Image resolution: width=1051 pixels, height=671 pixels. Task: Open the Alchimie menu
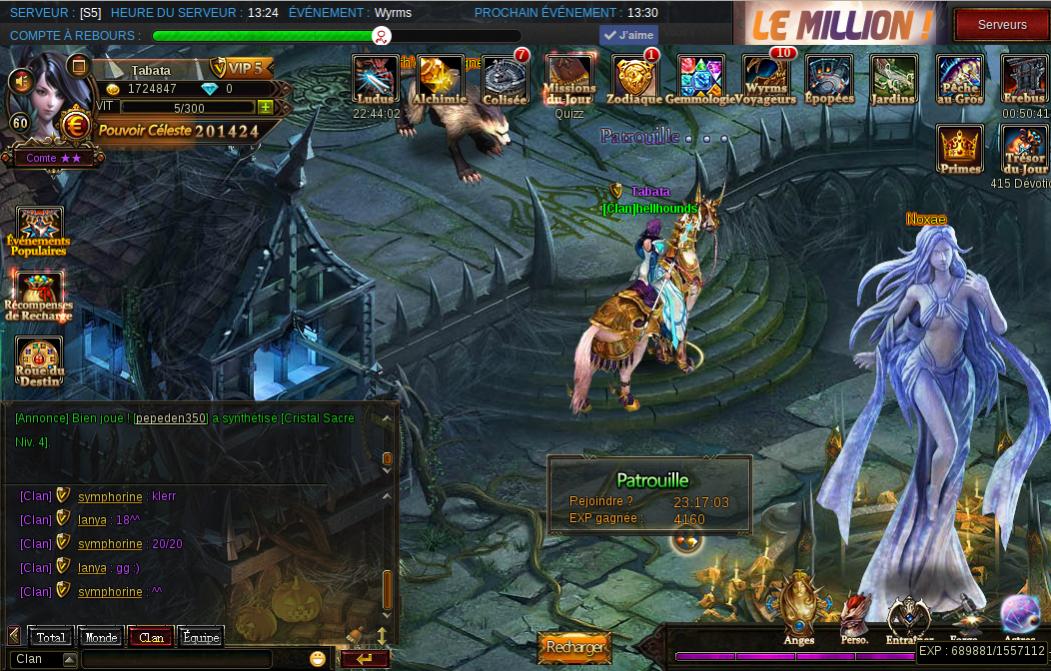[x=440, y=79]
